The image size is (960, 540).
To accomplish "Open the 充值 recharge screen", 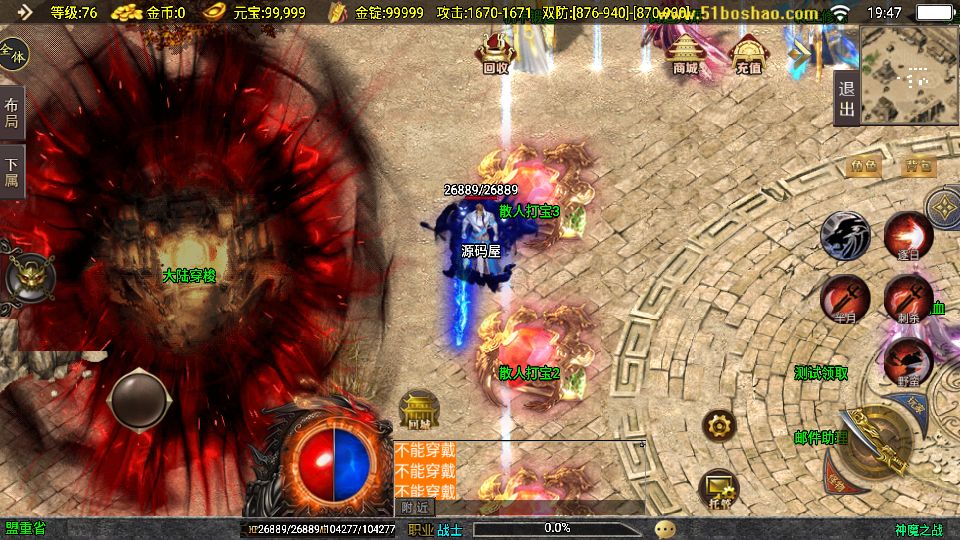I will pyautogui.click(x=748, y=55).
